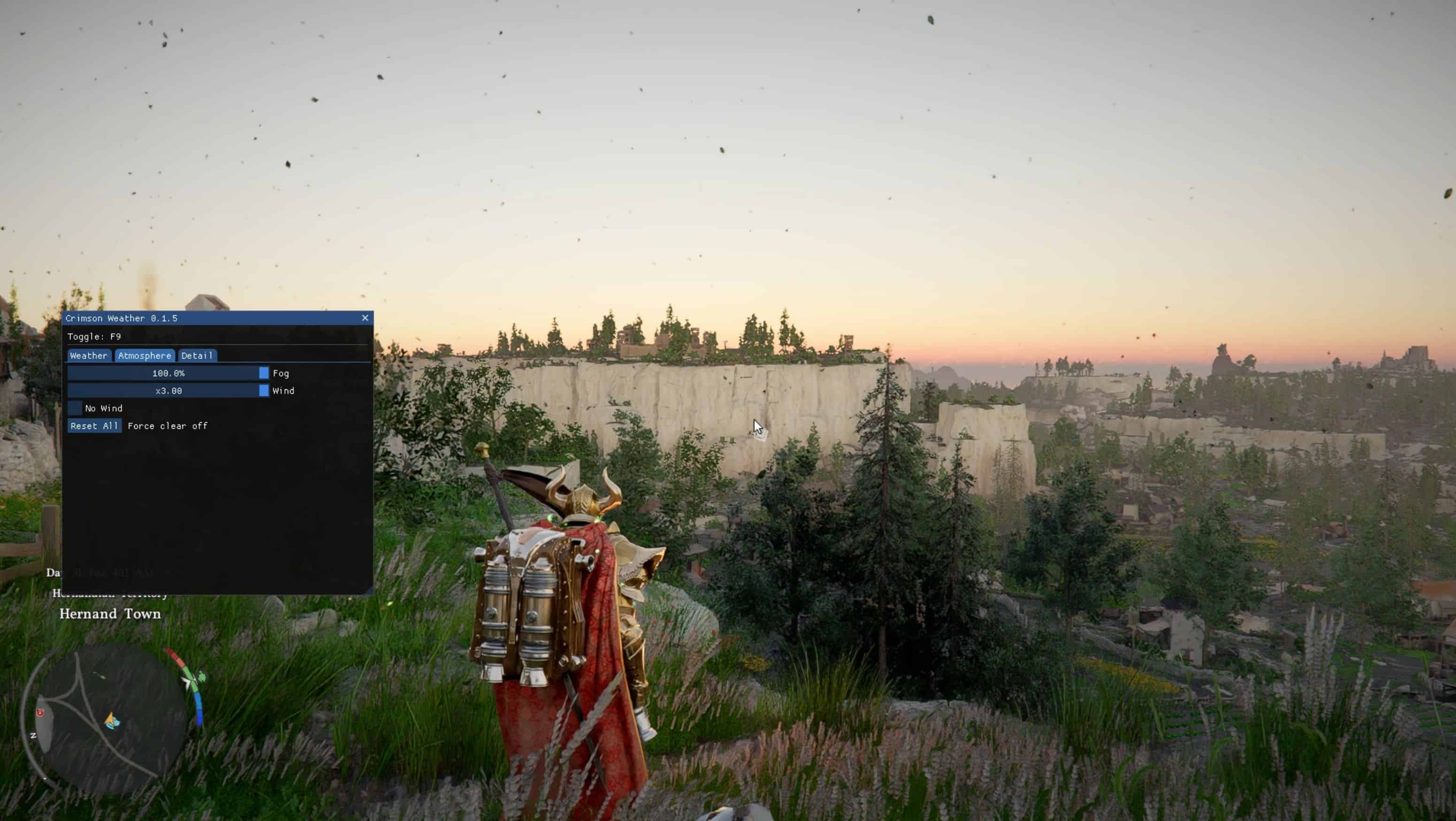Open the Detail tab
Screen dimensions: 1456x821
tap(197, 356)
